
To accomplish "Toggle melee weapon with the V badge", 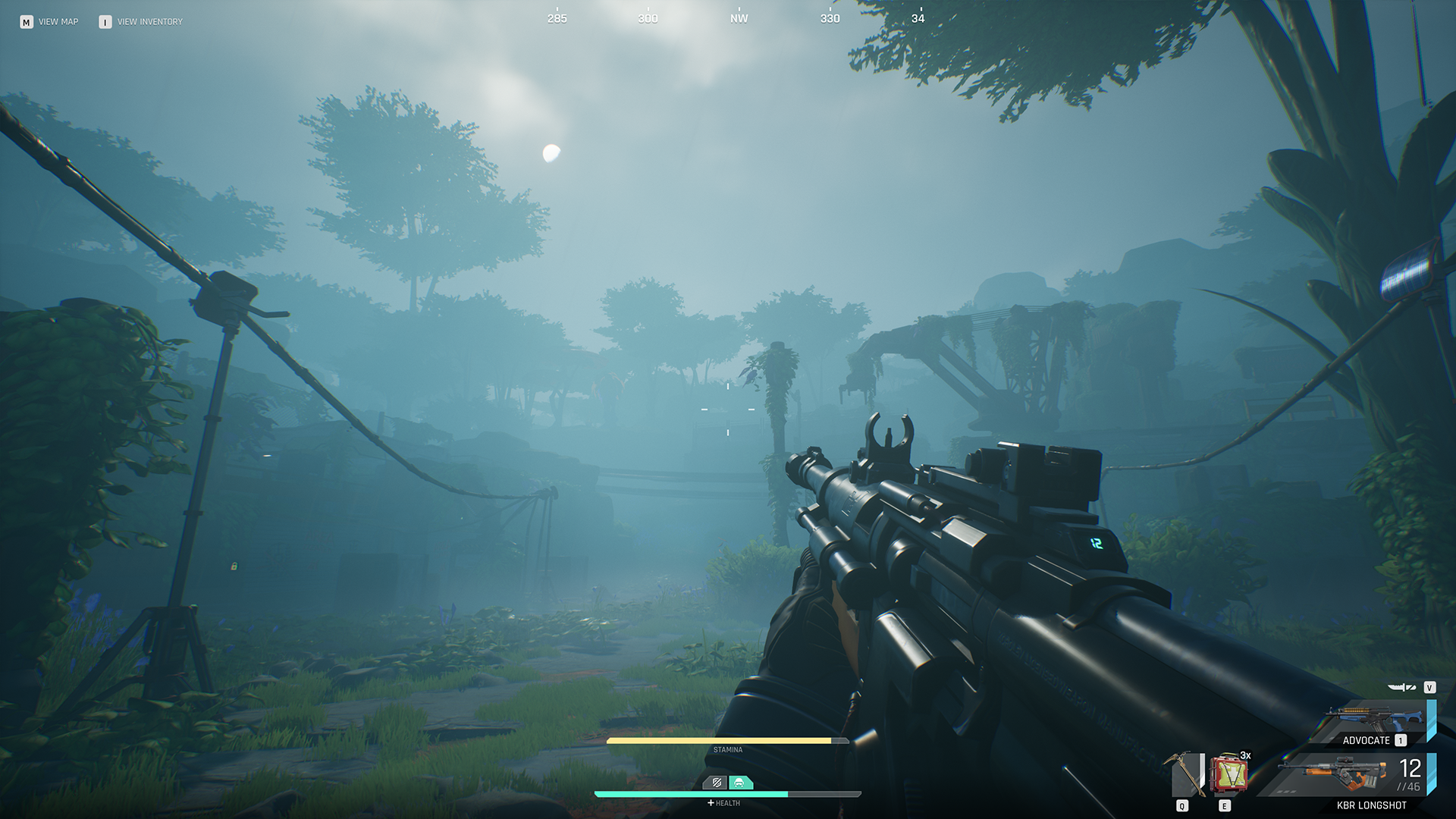I will pos(1429,686).
